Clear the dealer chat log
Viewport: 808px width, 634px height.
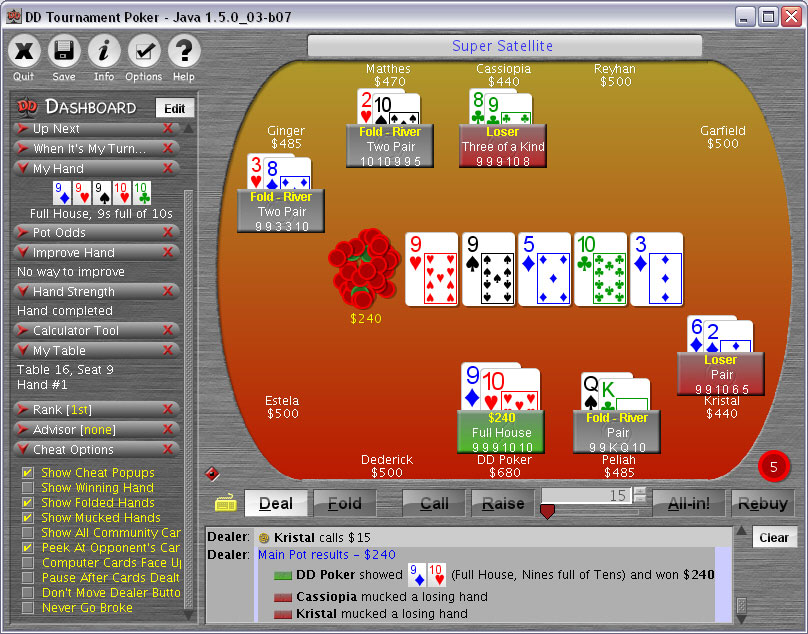pos(773,537)
